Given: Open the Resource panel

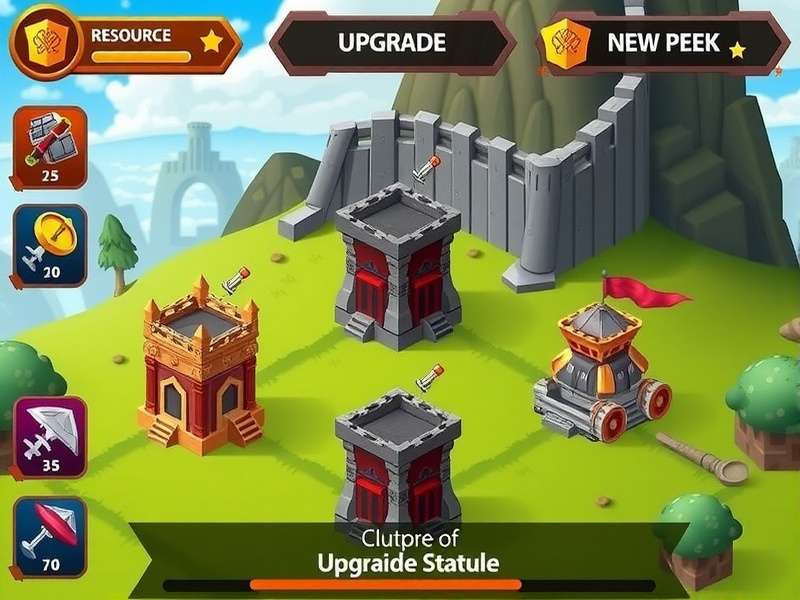Looking at the screenshot, I should [125, 42].
